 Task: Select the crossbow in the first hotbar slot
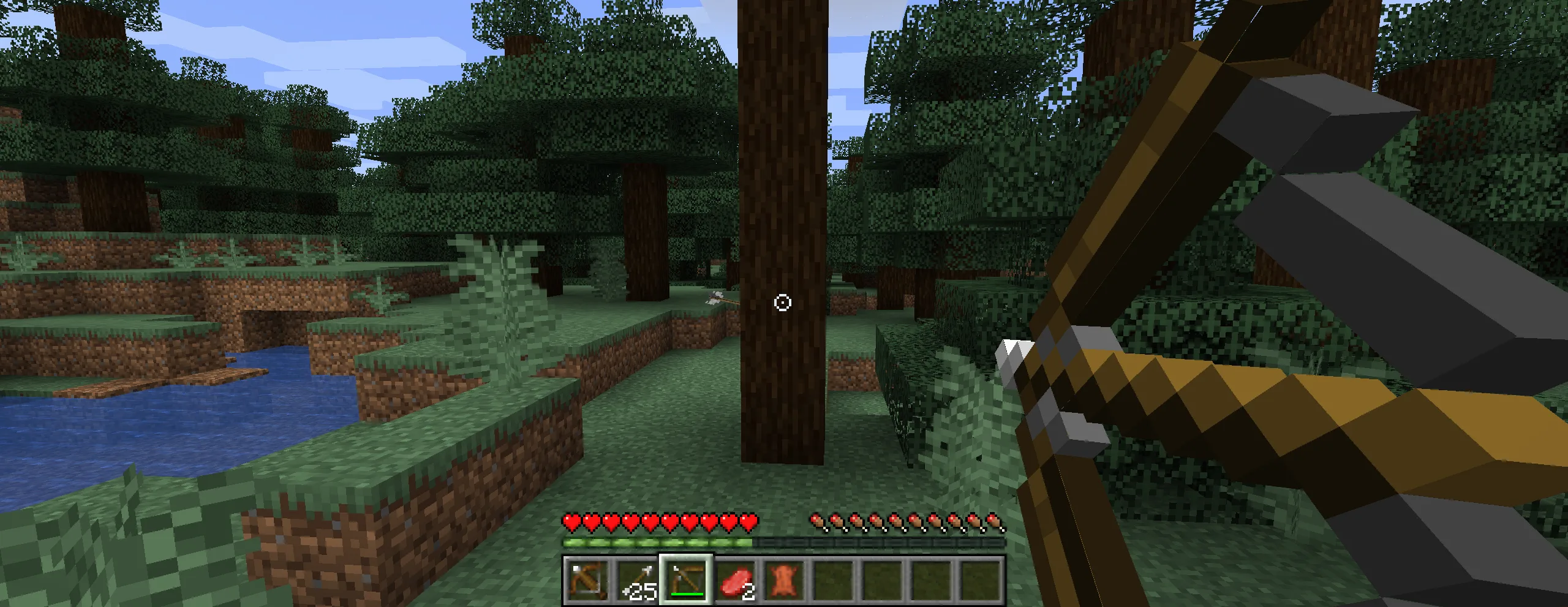tap(586, 583)
